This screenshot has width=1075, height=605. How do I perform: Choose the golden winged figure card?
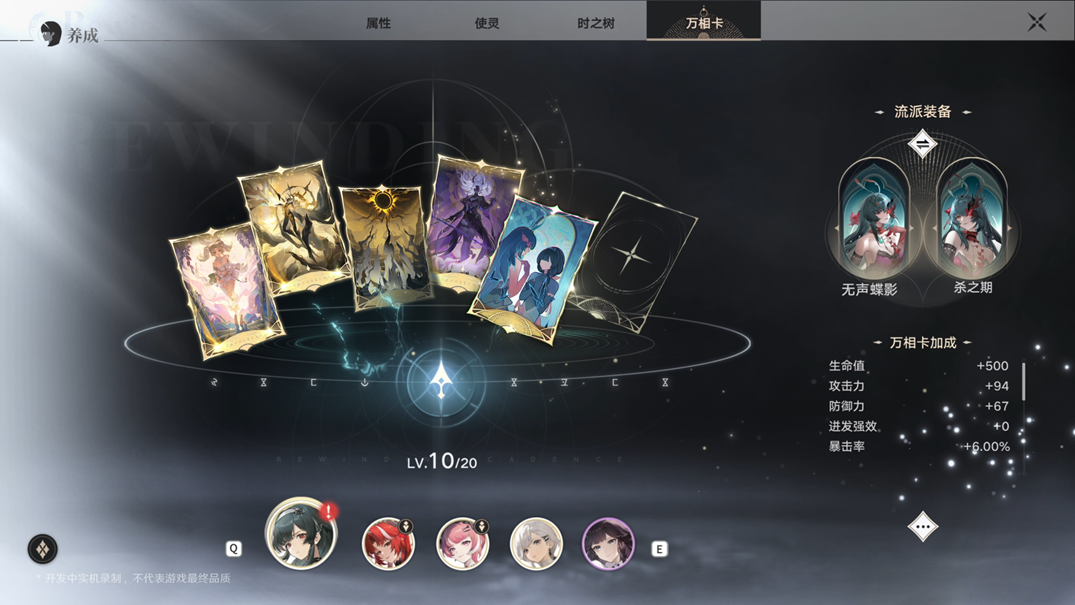point(286,228)
